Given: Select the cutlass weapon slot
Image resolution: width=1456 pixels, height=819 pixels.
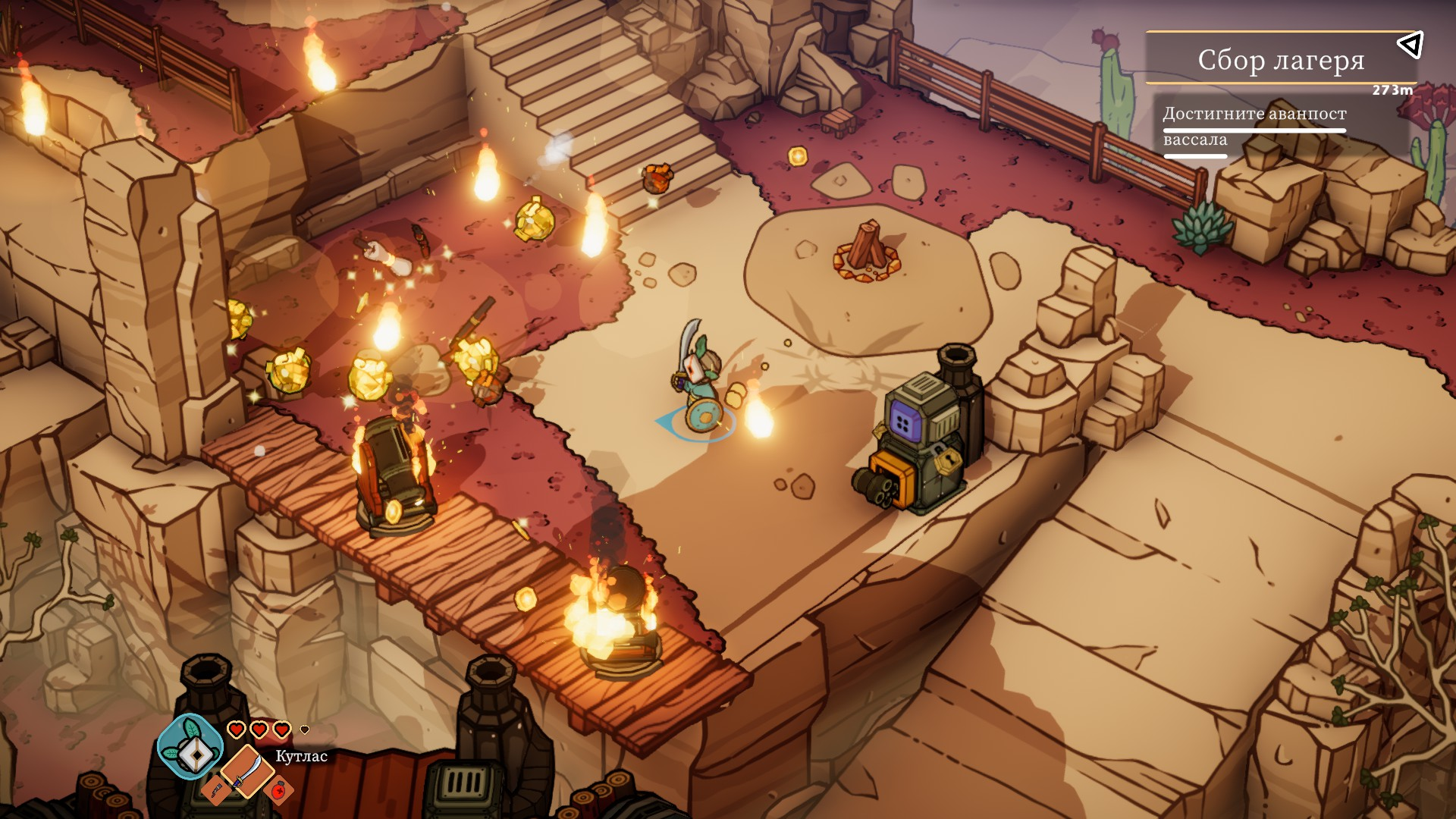Looking at the screenshot, I should pyautogui.click(x=247, y=770).
